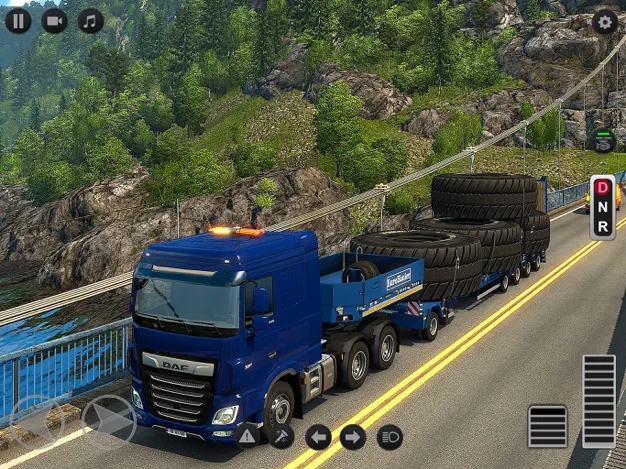Turn on the hazard warning lights
This screenshot has height=469, width=626.
[x=247, y=436]
